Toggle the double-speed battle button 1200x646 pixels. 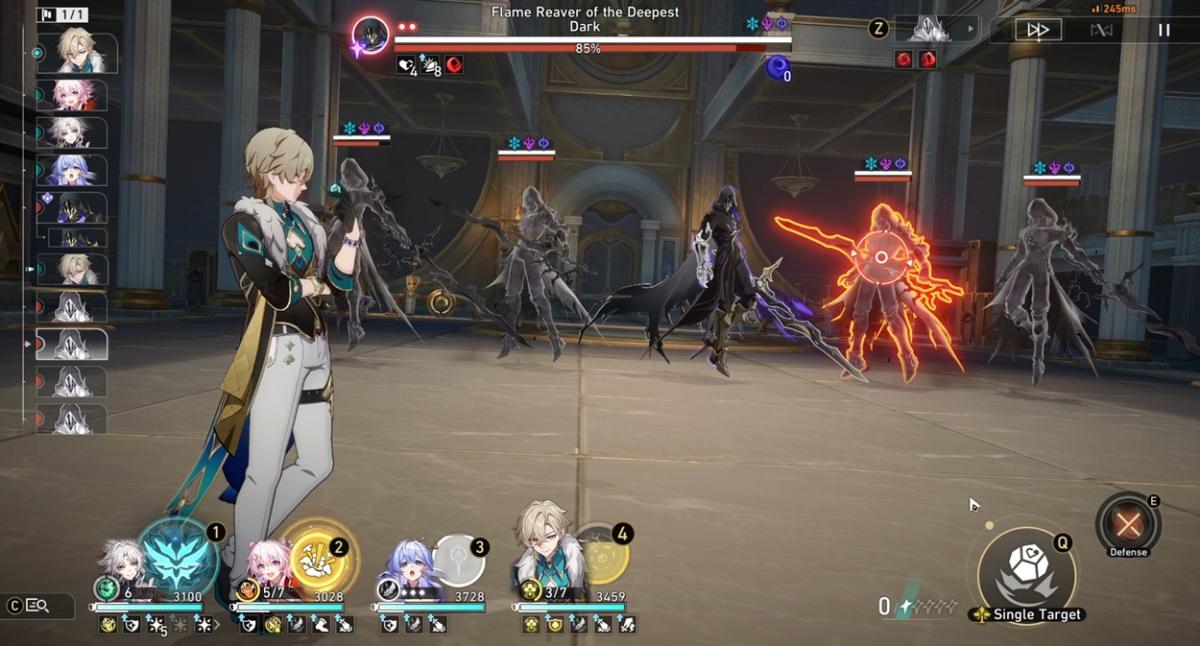[1038, 30]
